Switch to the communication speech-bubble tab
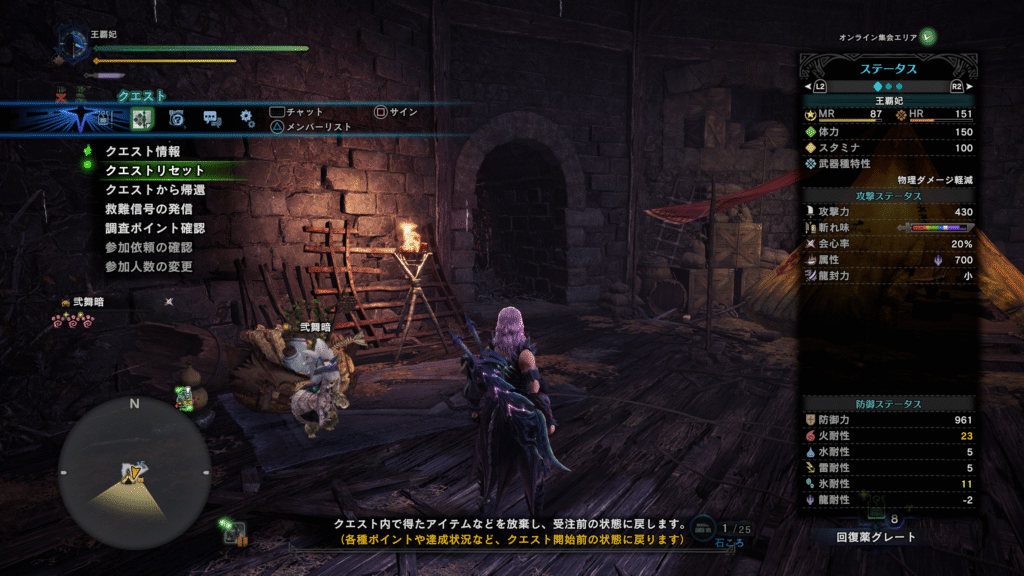This screenshot has width=1024, height=576. tap(212, 119)
